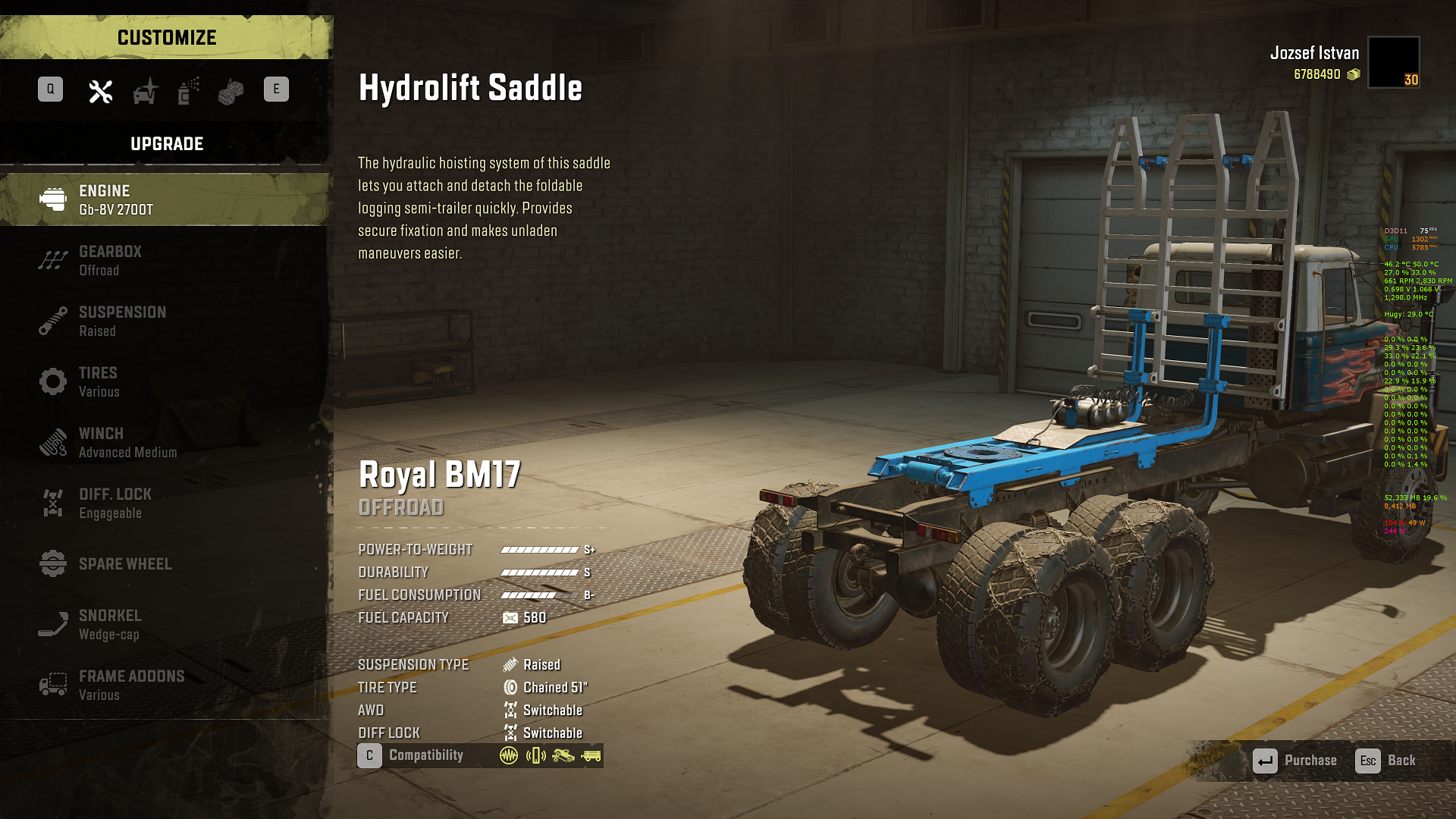This screenshot has width=1456, height=819.
Task: Open the Diff. Lock upgrade options
Action: (165, 503)
